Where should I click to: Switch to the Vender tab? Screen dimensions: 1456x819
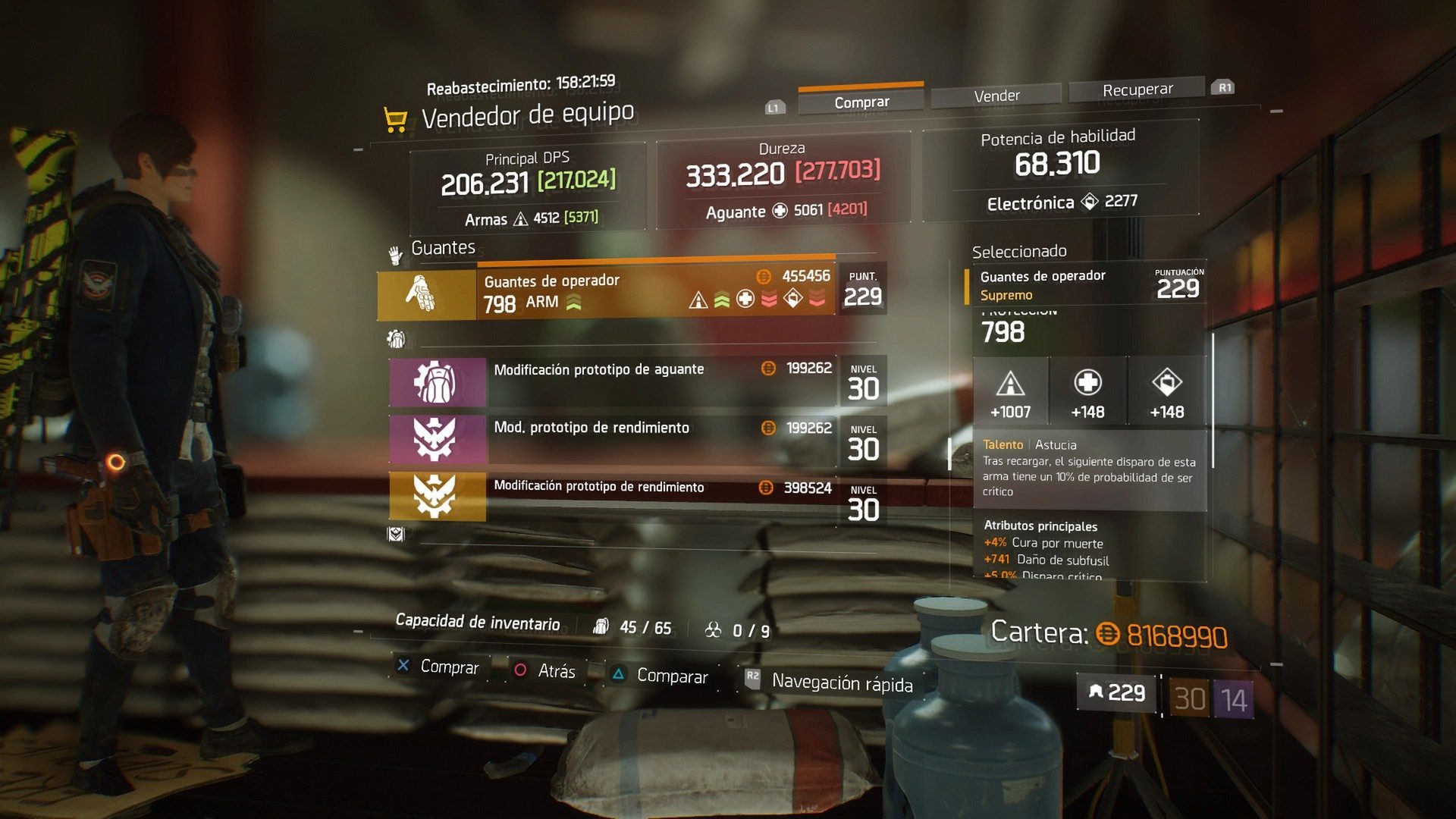point(996,96)
